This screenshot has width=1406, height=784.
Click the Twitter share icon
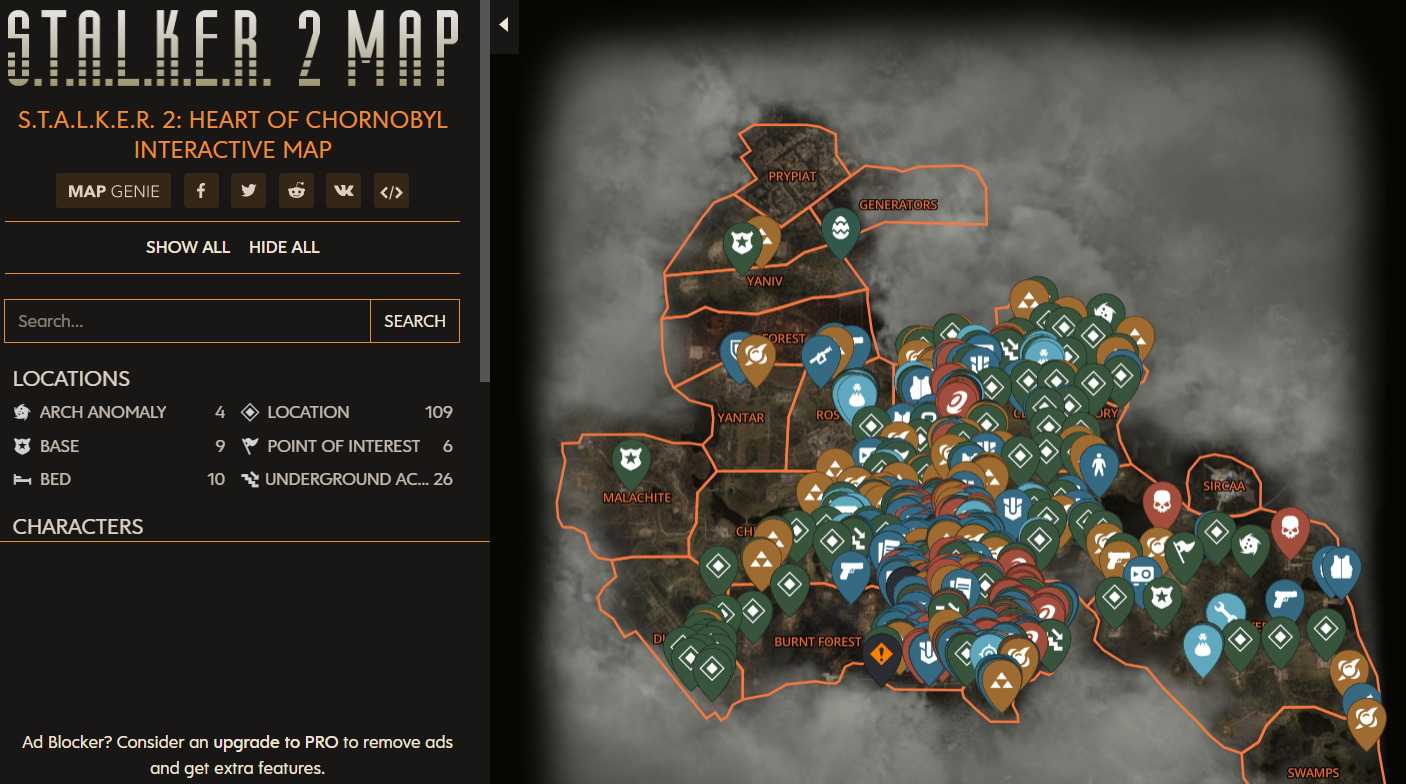(x=248, y=190)
